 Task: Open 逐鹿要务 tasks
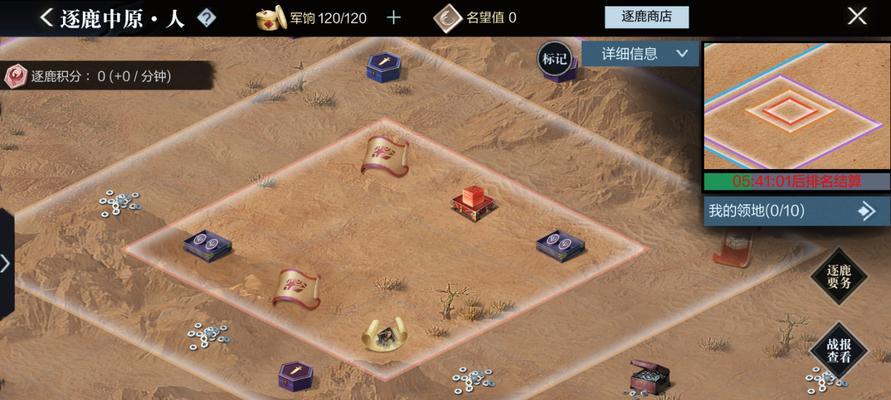click(838, 276)
